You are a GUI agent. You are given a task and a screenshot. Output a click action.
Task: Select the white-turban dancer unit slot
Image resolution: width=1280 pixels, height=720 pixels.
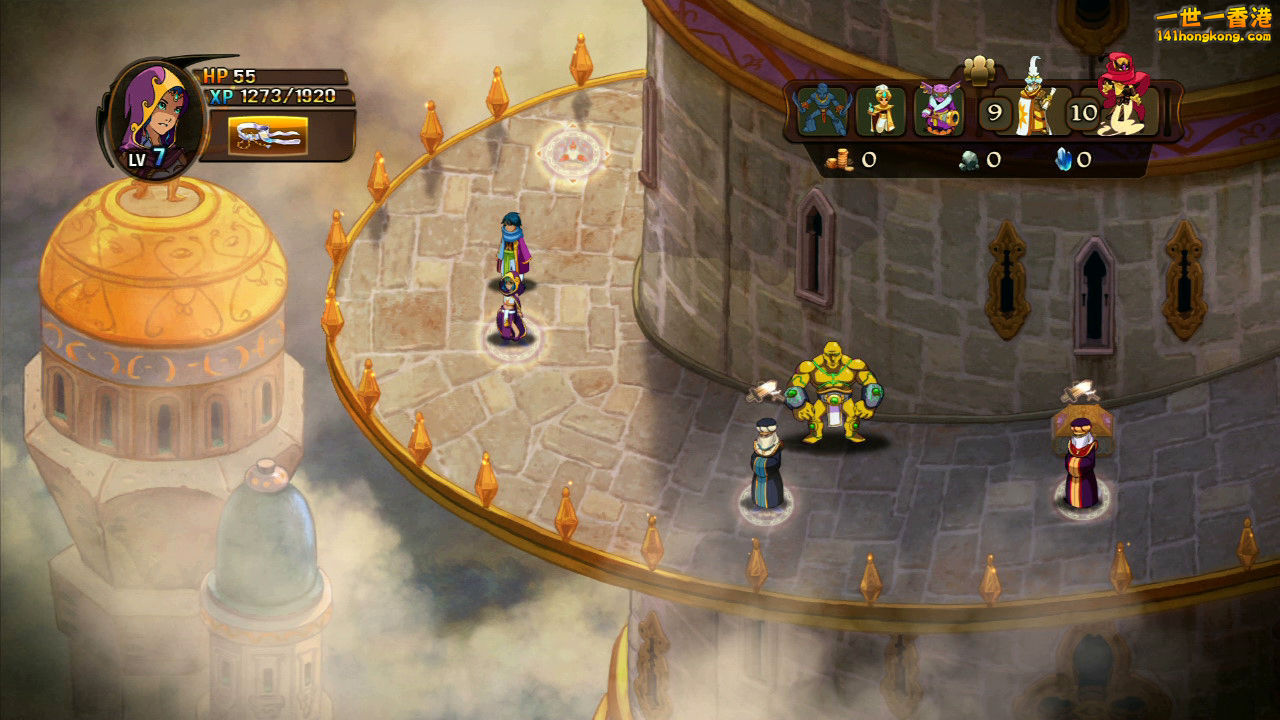[x=881, y=111]
